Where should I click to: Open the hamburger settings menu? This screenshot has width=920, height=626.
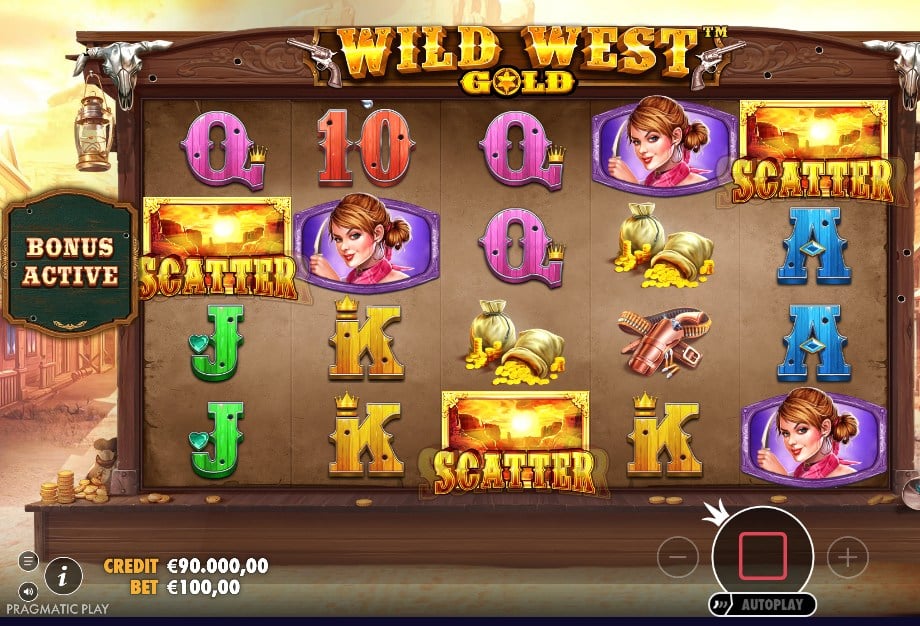tap(28, 560)
